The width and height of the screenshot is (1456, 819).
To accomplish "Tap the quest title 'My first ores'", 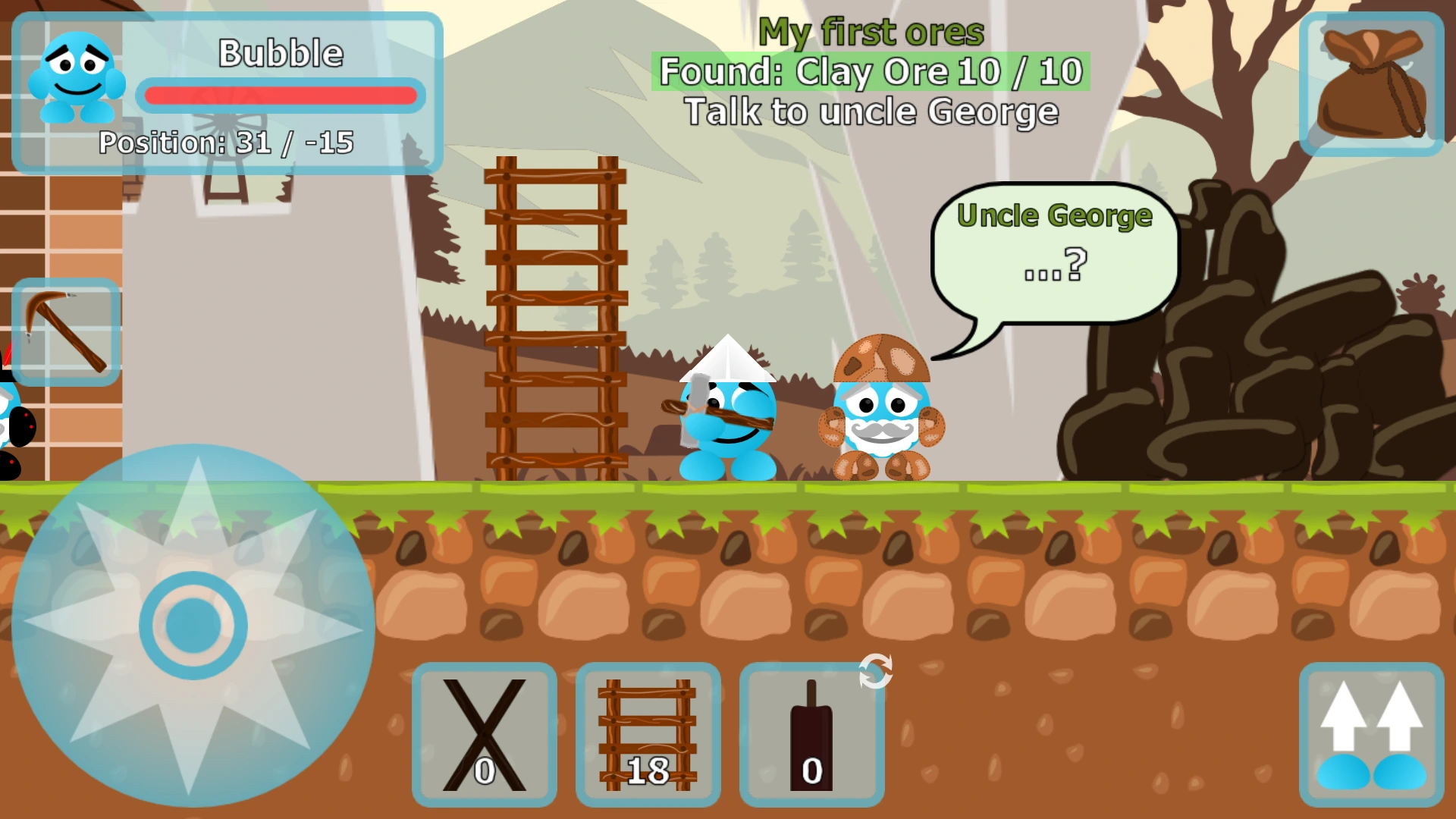I will pos(874,30).
